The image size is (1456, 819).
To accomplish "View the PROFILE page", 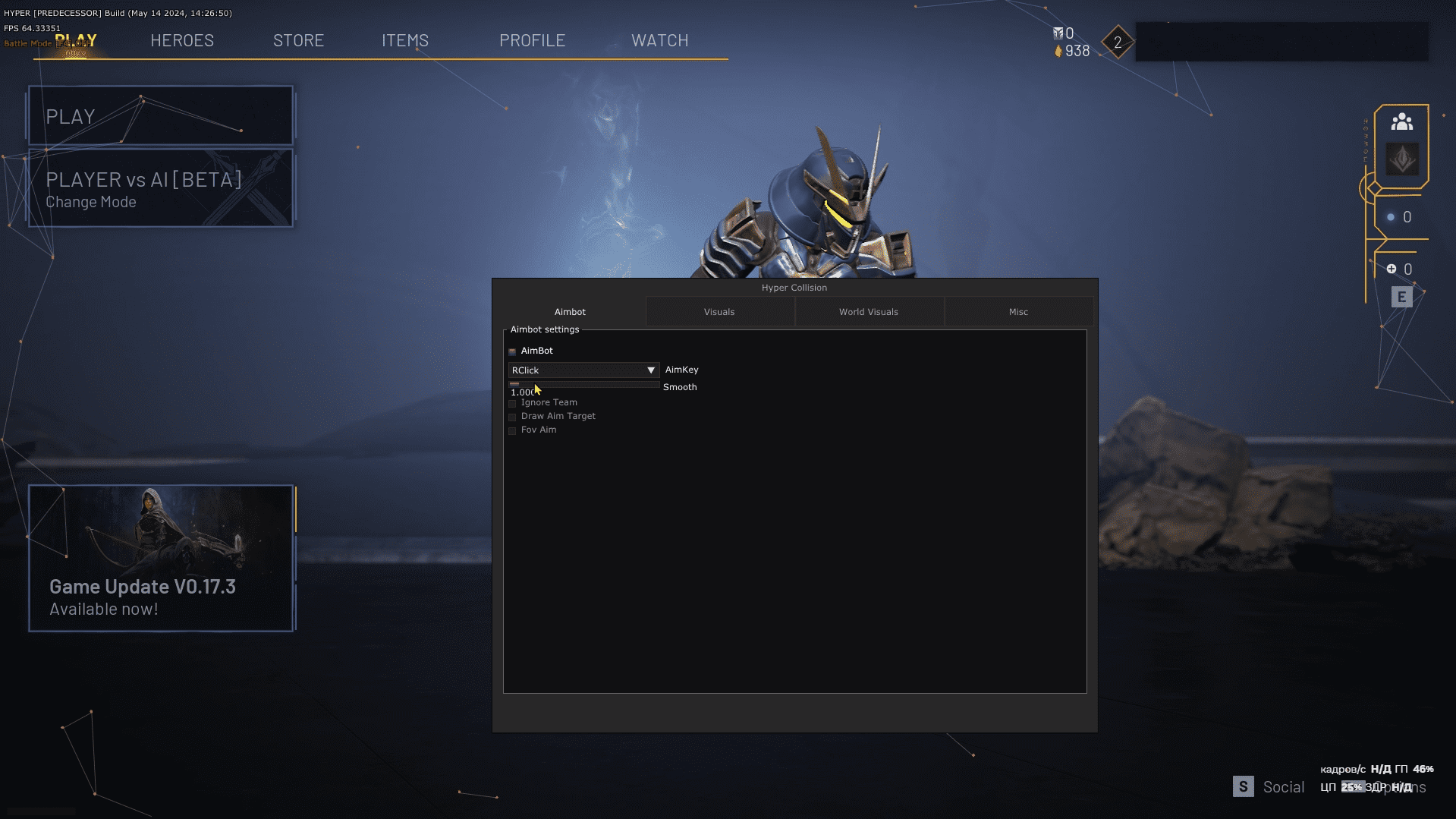I will pyautogui.click(x=532, y=40).
